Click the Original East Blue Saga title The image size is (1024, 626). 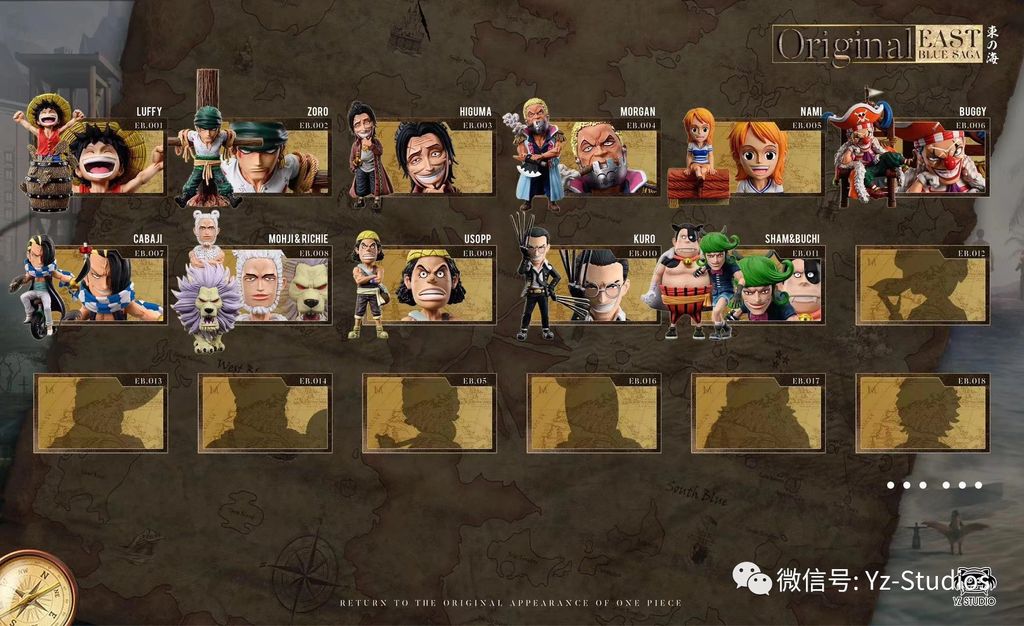(878, 45)
